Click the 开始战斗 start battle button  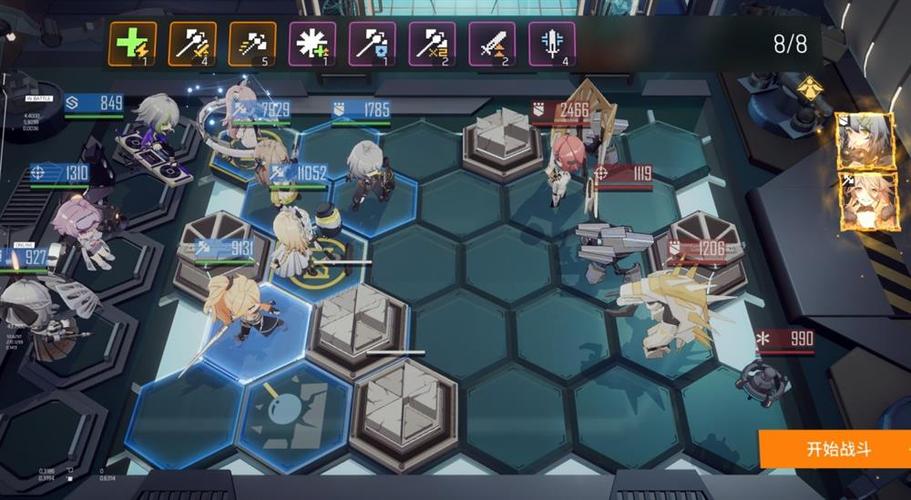pos(837,448)
